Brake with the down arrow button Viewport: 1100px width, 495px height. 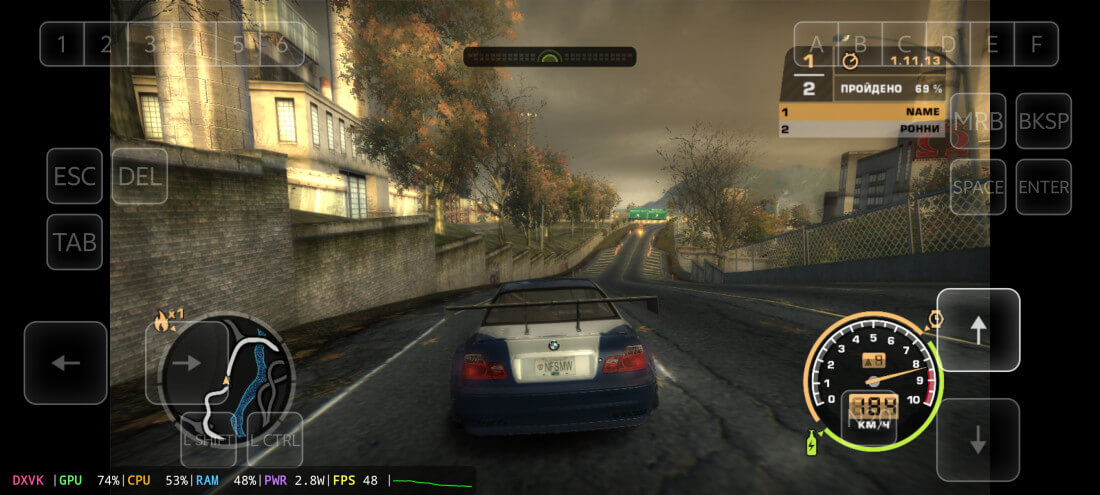(x=978, y=439)
